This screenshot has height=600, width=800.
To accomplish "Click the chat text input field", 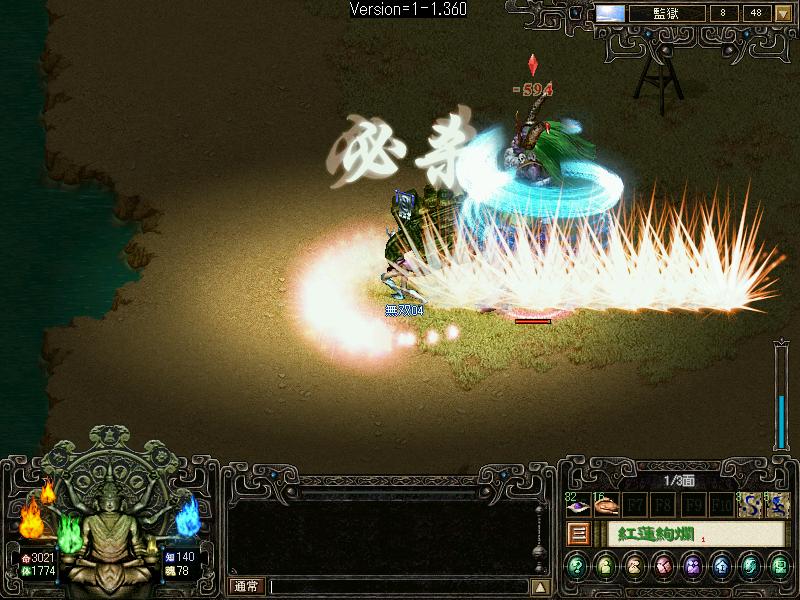I will coord(398,587).
